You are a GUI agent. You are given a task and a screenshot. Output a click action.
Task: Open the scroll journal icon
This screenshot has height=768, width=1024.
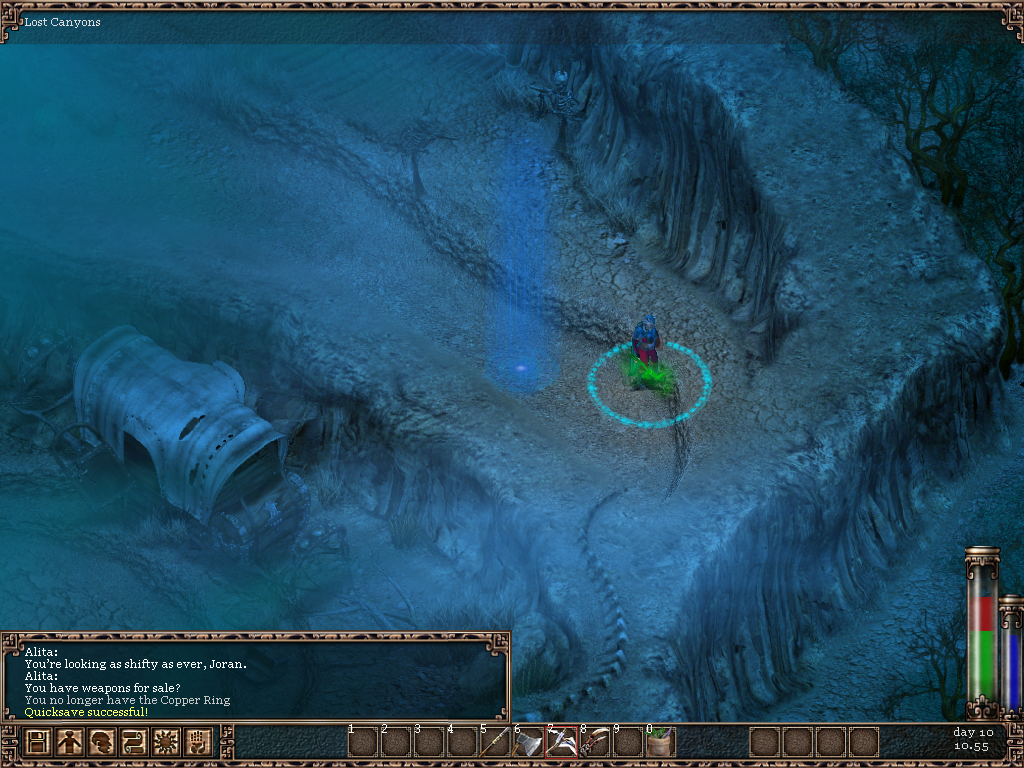click(x=134, y=743)
